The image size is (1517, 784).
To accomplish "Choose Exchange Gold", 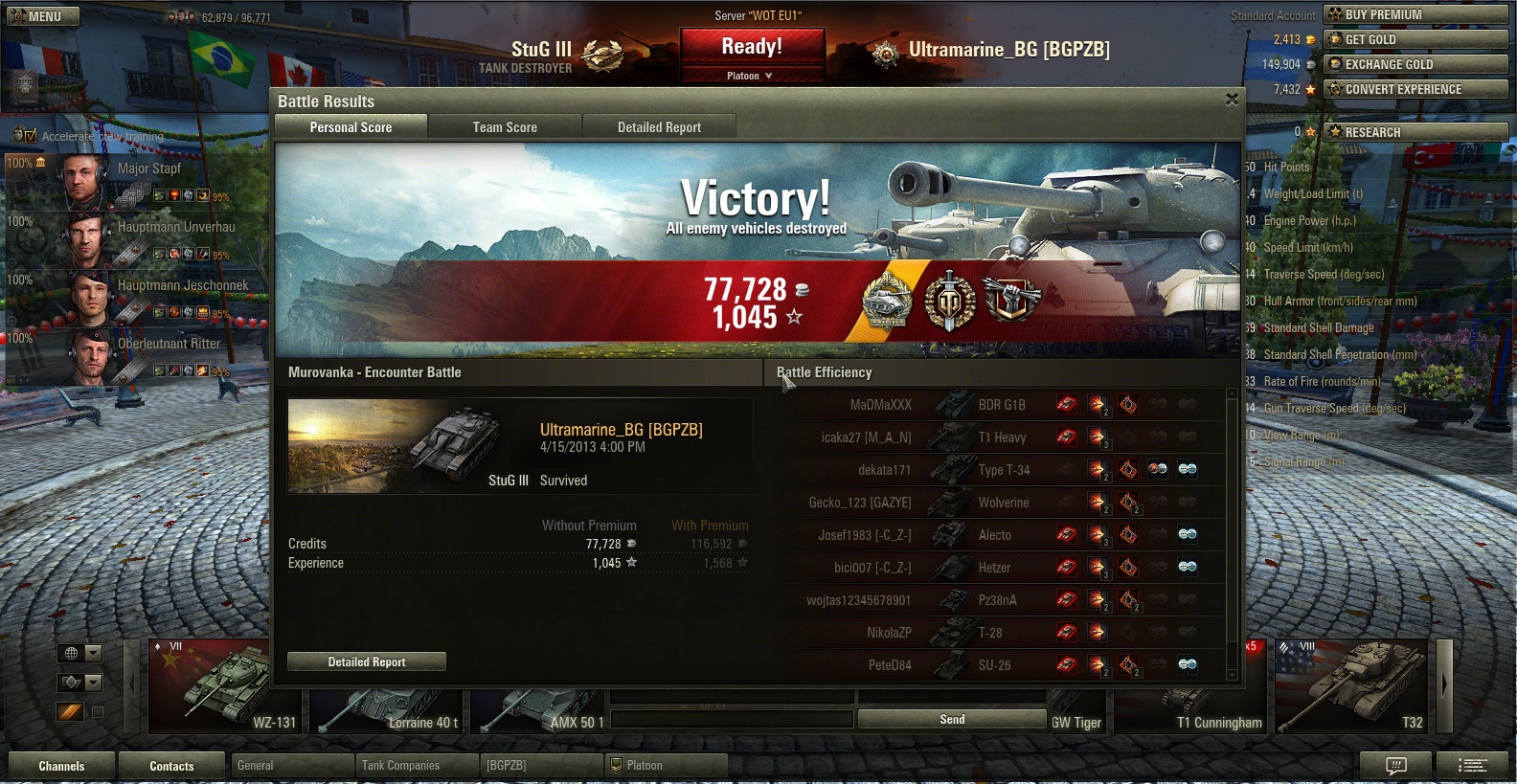I will point(1415,64).
